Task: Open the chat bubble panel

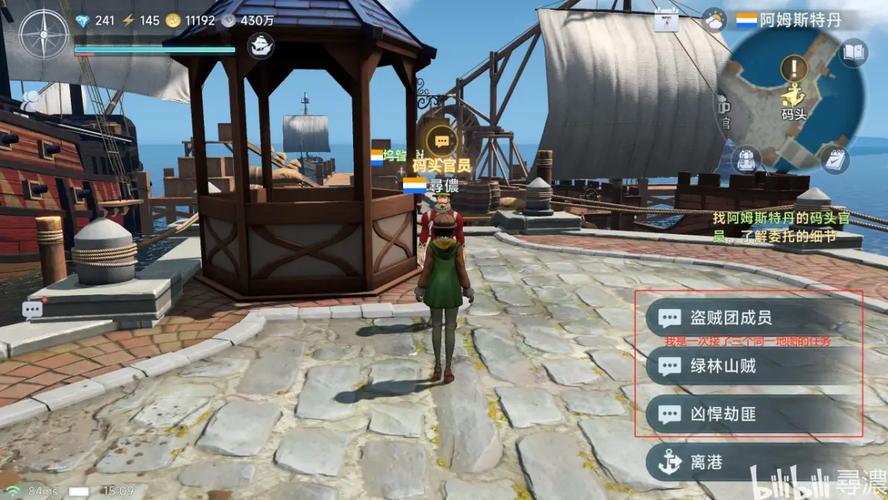Action: [32, 309]
